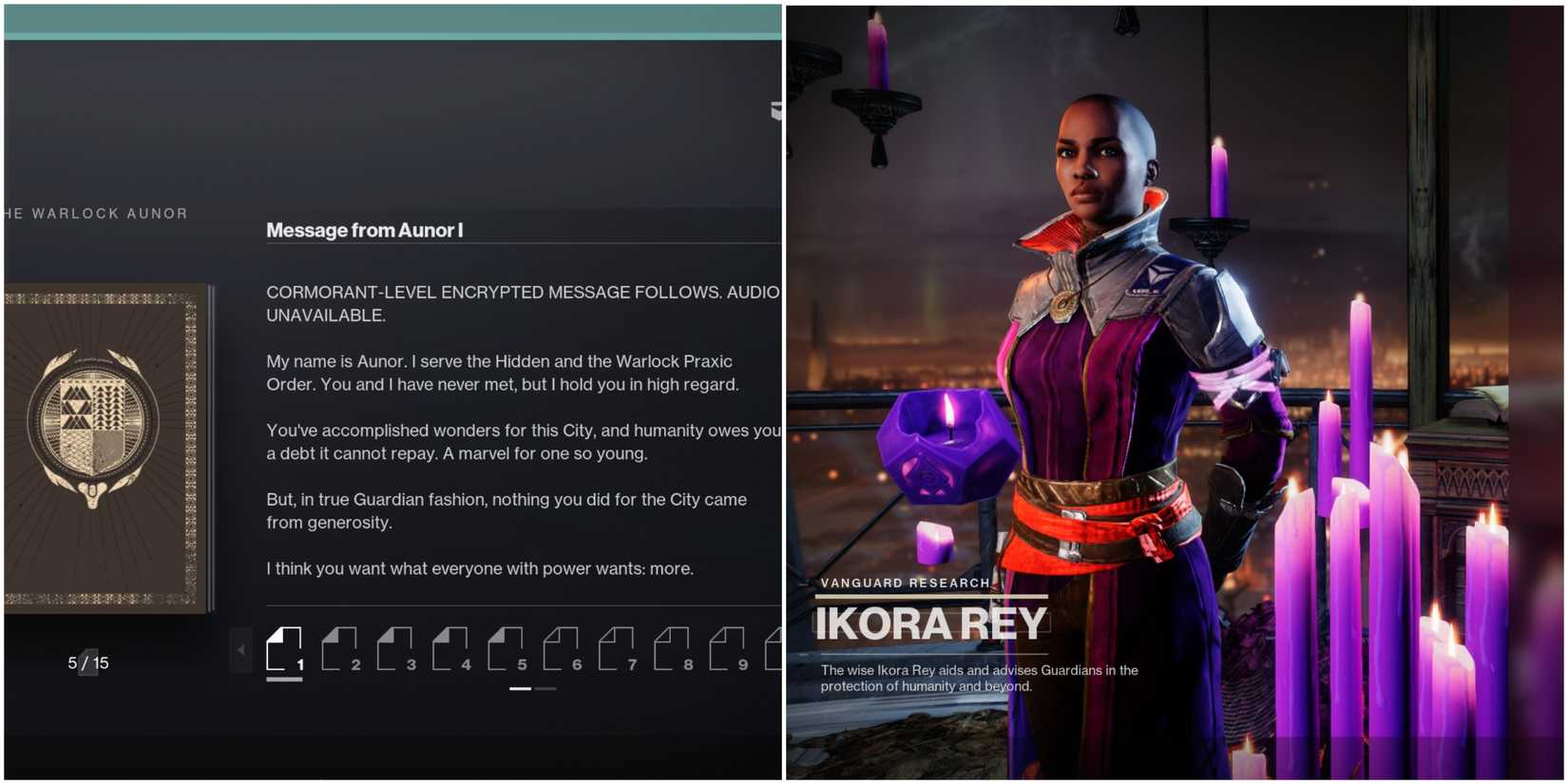Click THE WARLOCK AUNOR header text
The image size is (1568, 784).
click(x=95, y=213)
